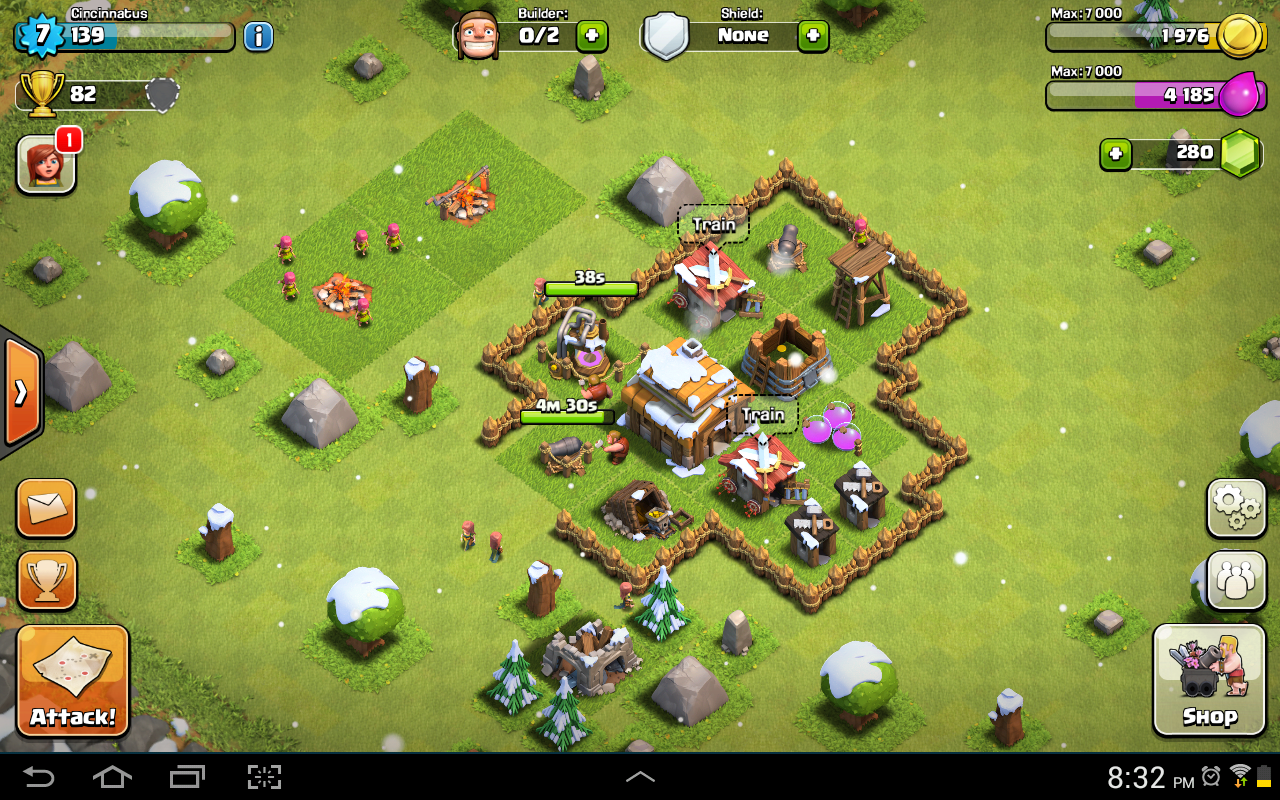Expand the orange side arrow chat panel
Viewport: 1280px width, 800px height.
[x=21, y=392]
